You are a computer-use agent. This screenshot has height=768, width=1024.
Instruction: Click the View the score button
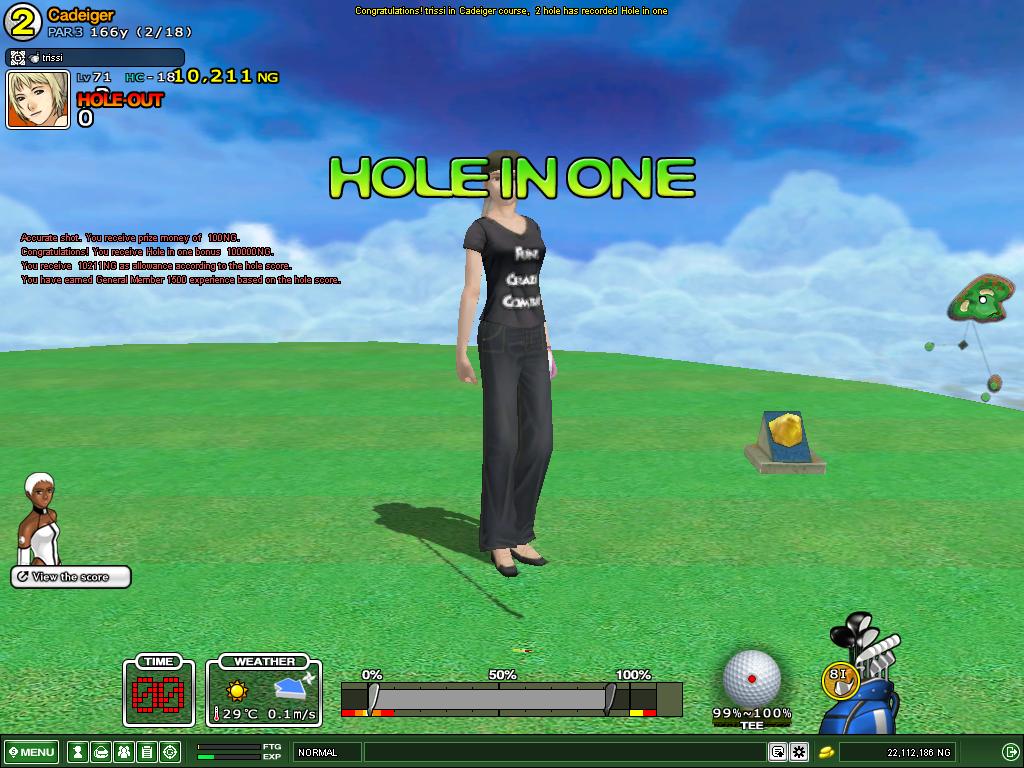(x=71, y=577)
